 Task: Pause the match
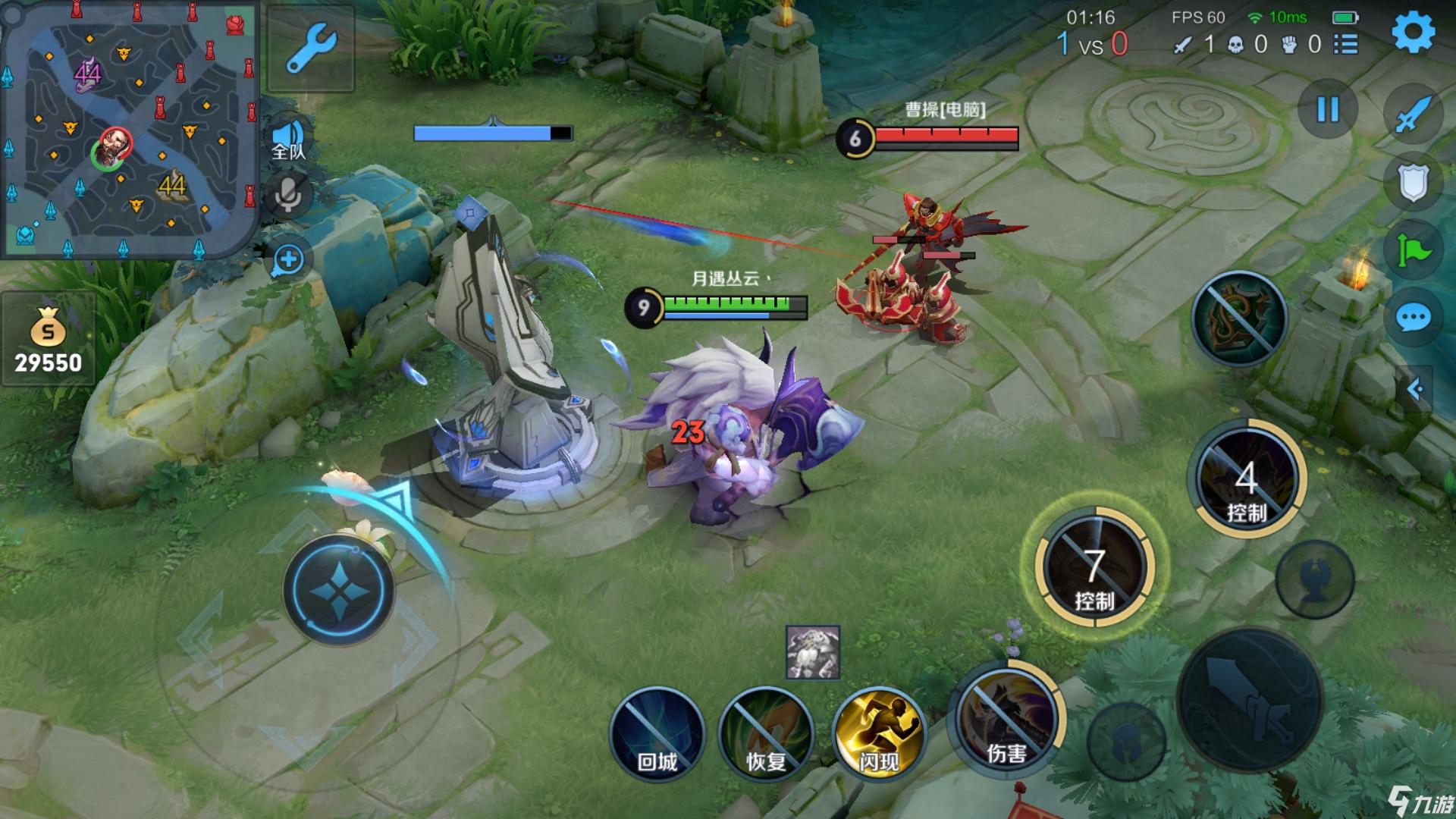point(1327,110)
